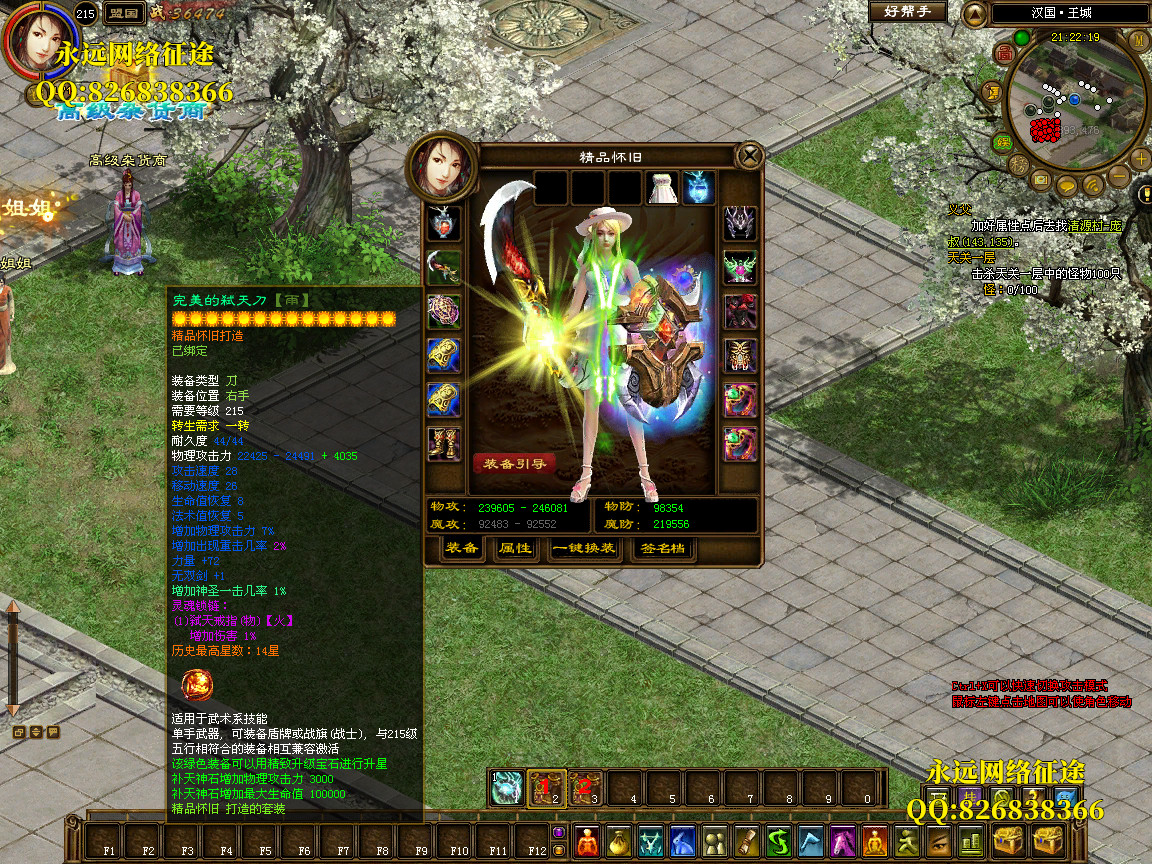Open the purple horse mount icon
1152x864 pixels.
(x=843, y=842)
